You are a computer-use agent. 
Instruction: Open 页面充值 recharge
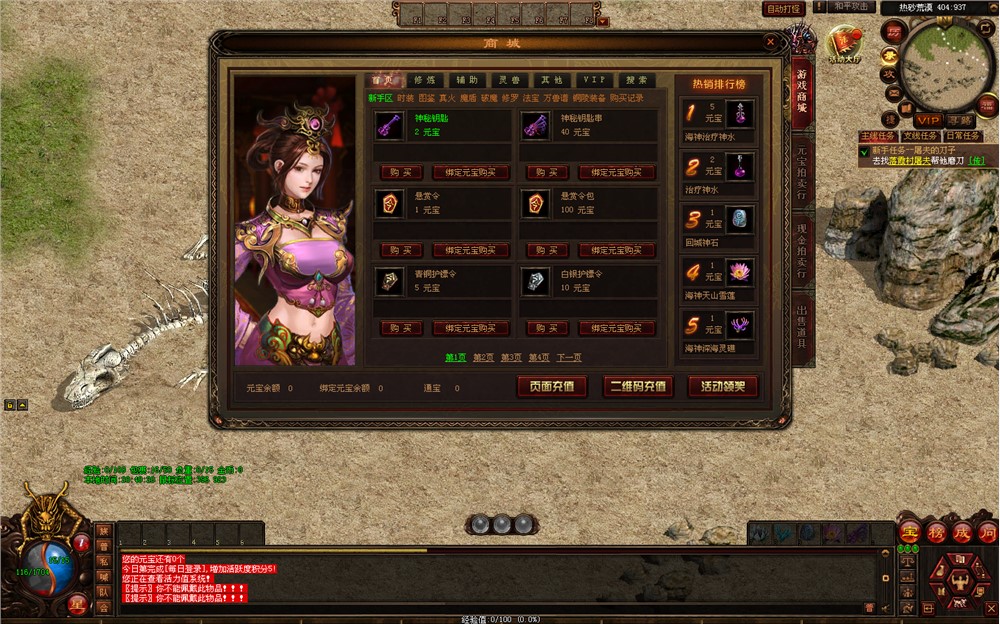(x=552, y=386)
